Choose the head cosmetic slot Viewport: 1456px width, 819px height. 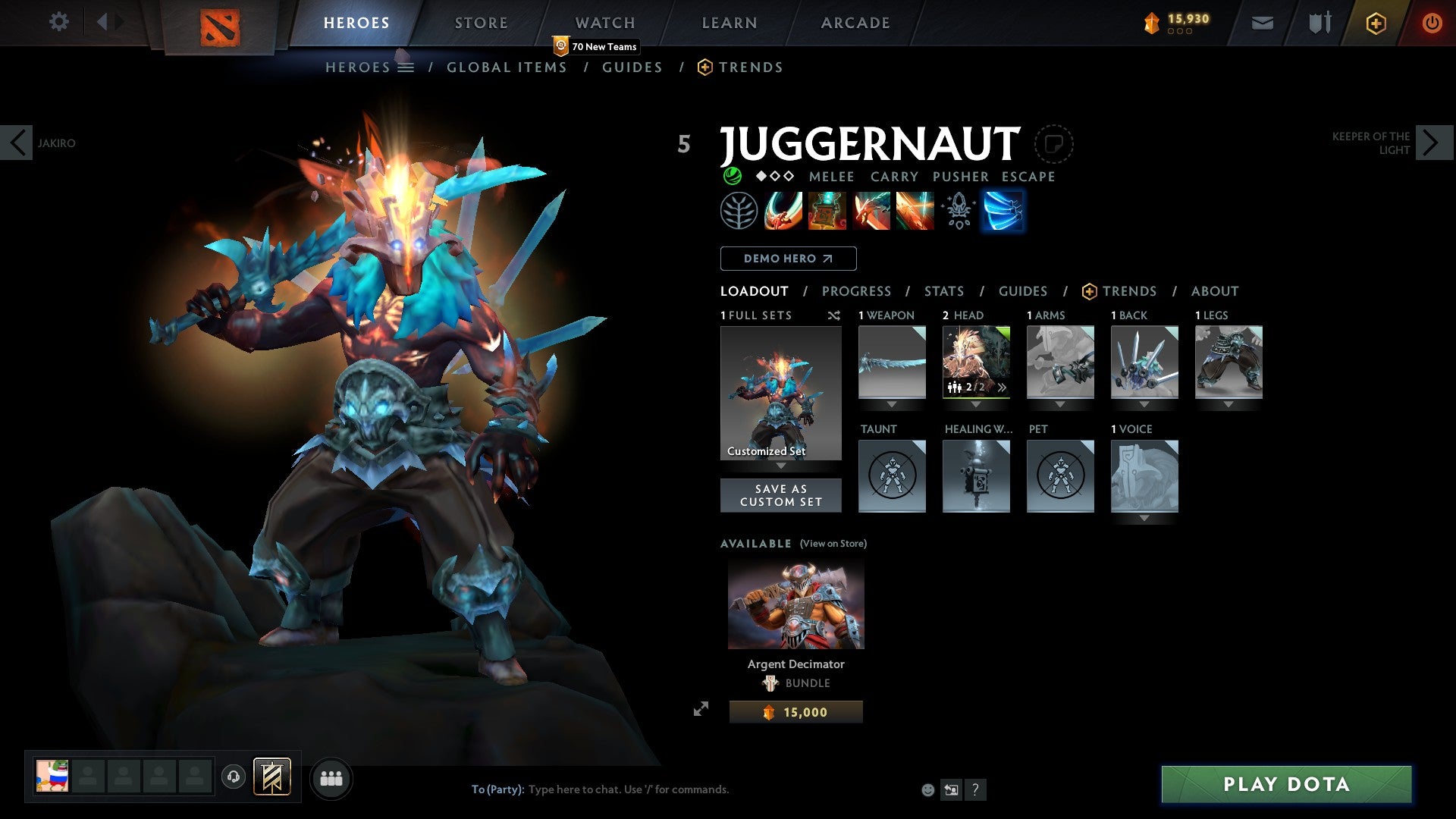click(976, 362)
